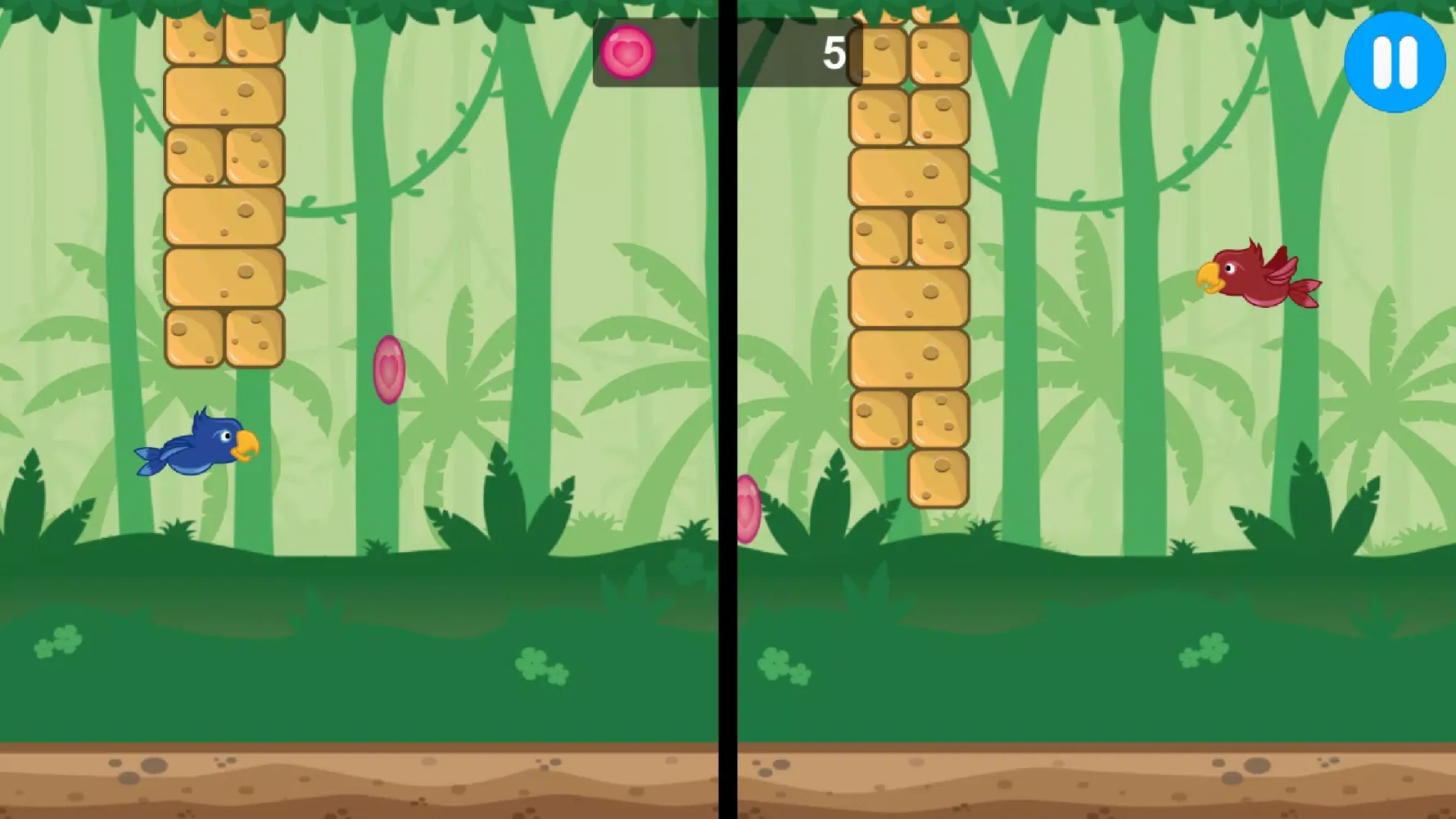This screenshot has width=1456, height=819.
Task: Click the bottom block of right tower
Action: [x=936, y=479]
